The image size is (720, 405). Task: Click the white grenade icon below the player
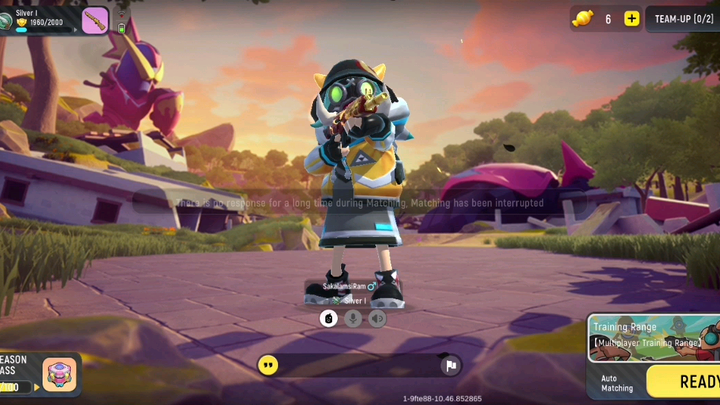328,318
